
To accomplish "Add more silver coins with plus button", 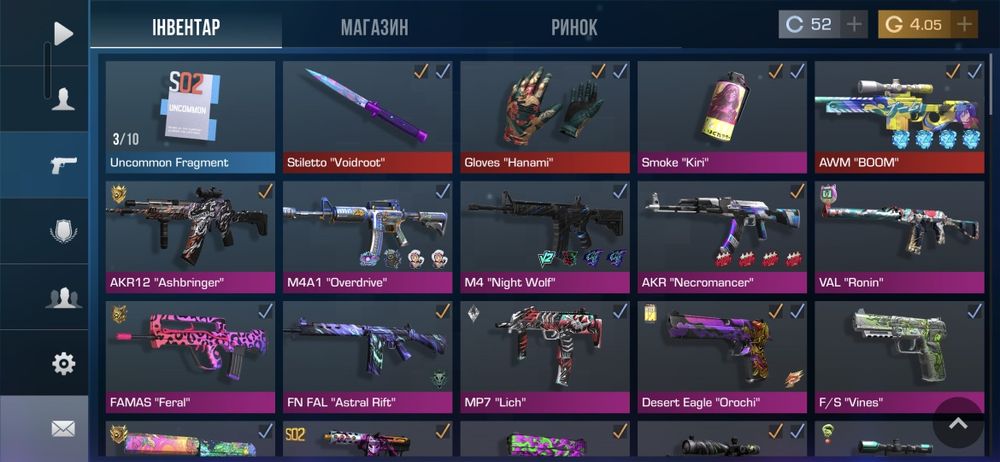I will tap(854, 24).
